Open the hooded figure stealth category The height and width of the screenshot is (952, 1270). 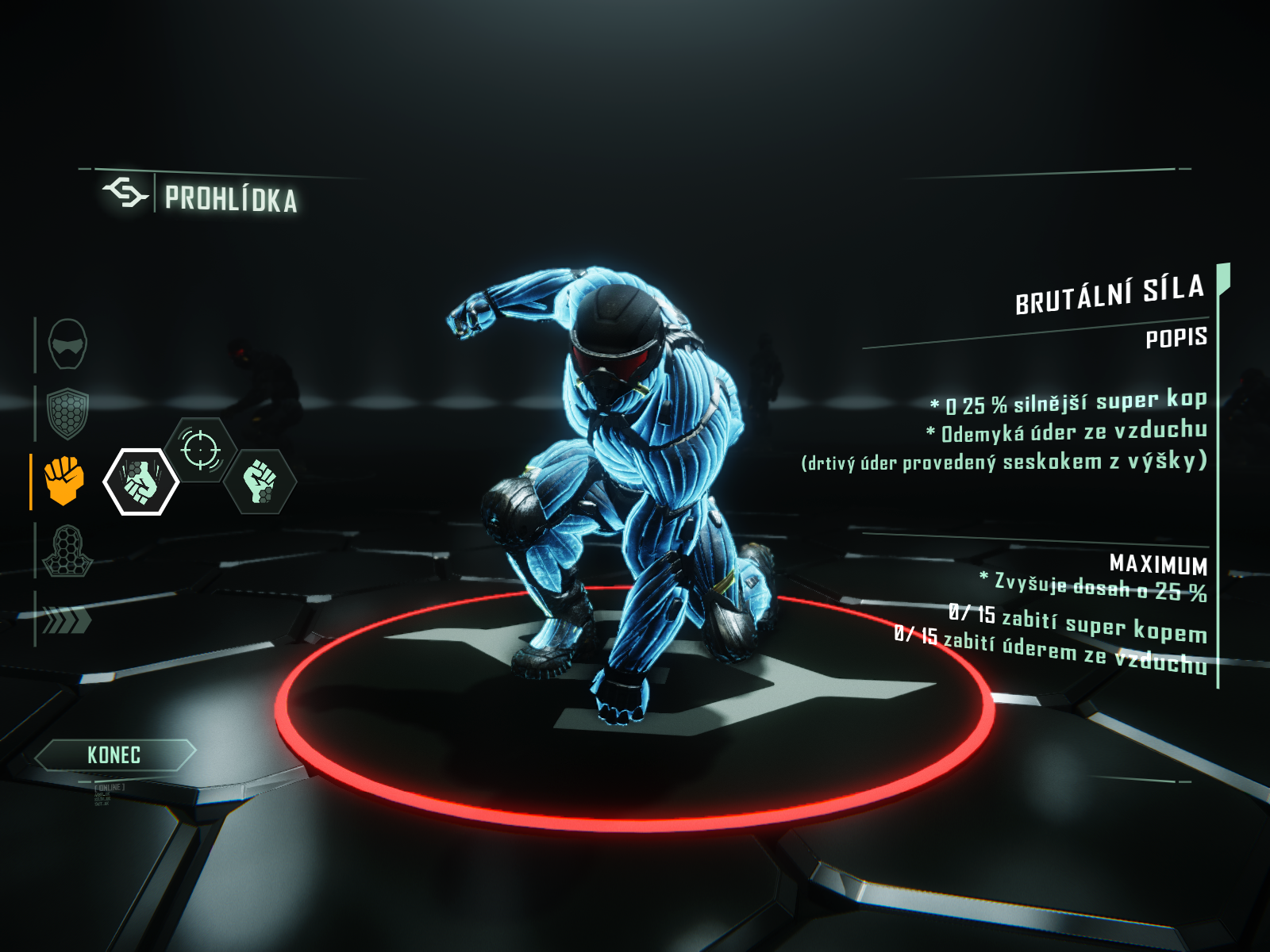pos(67,551)
